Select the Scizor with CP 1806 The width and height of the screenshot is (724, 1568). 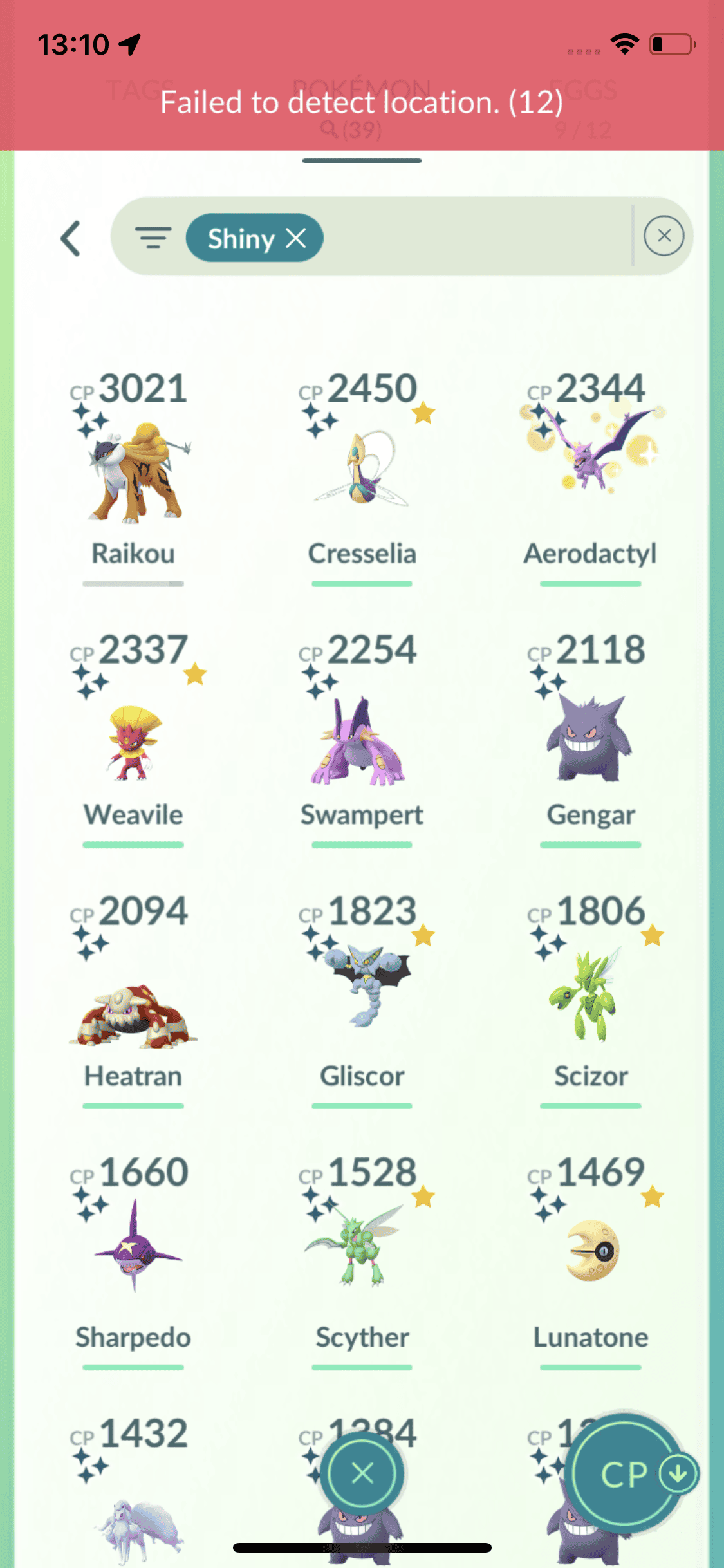(590, 1004)
